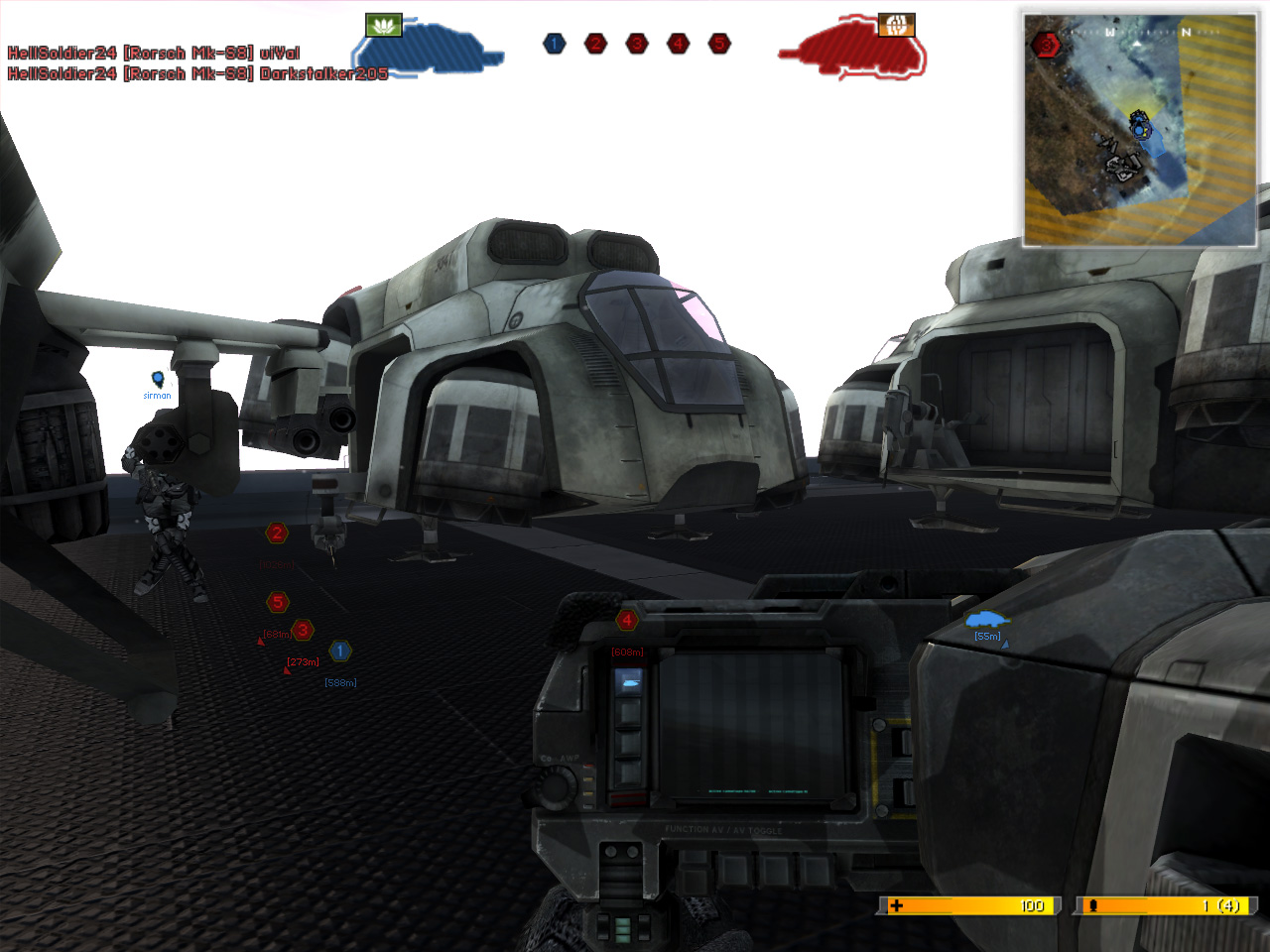Open objective marker 2 at 900m
Image resolution: width=1270 pixels, height=952 pixels.
276,534
